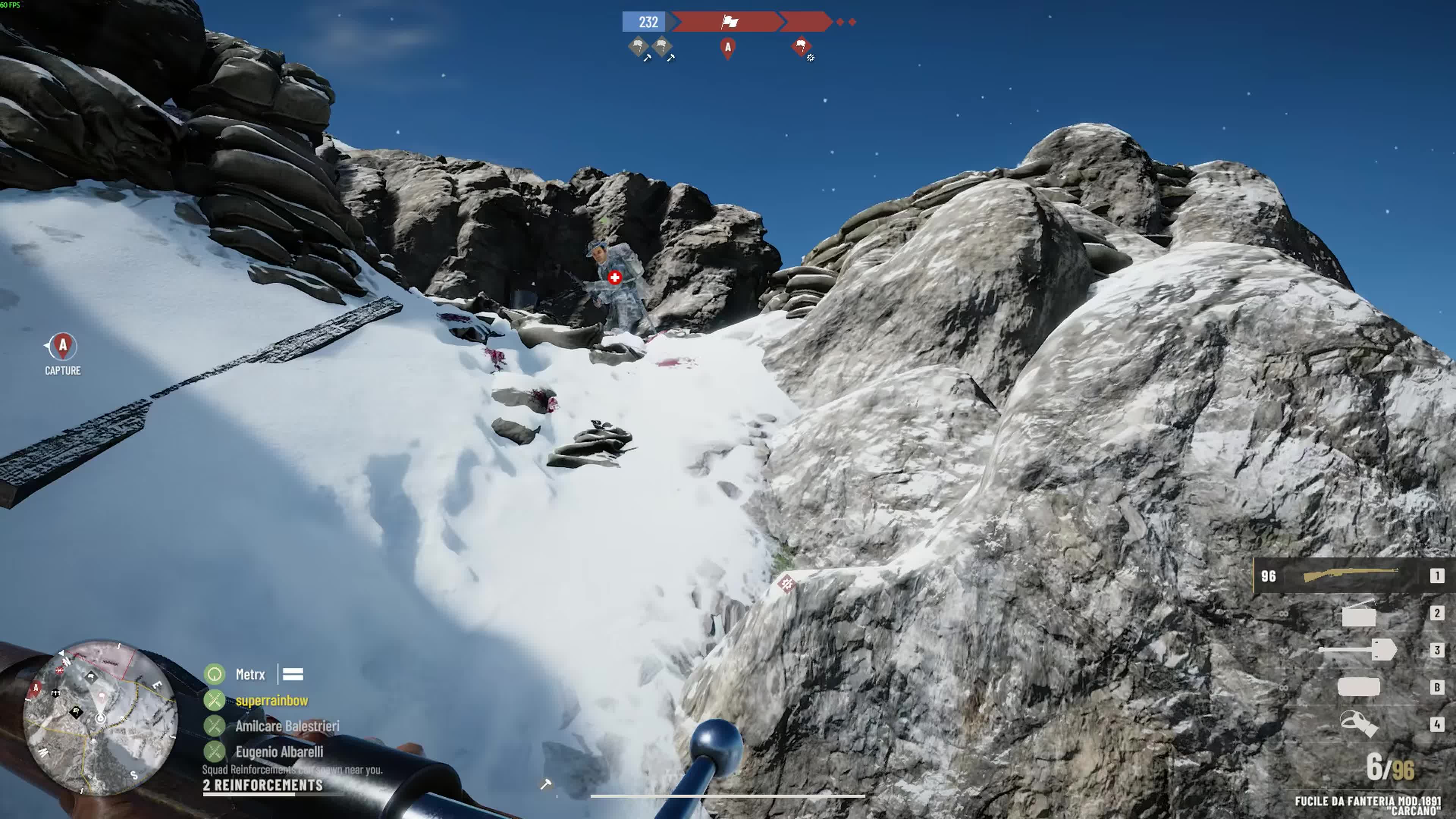The height and width of the screenshot is (819, 1456).
Task: Click the red medic cross marker on the soldier
Action: [615, 277]
